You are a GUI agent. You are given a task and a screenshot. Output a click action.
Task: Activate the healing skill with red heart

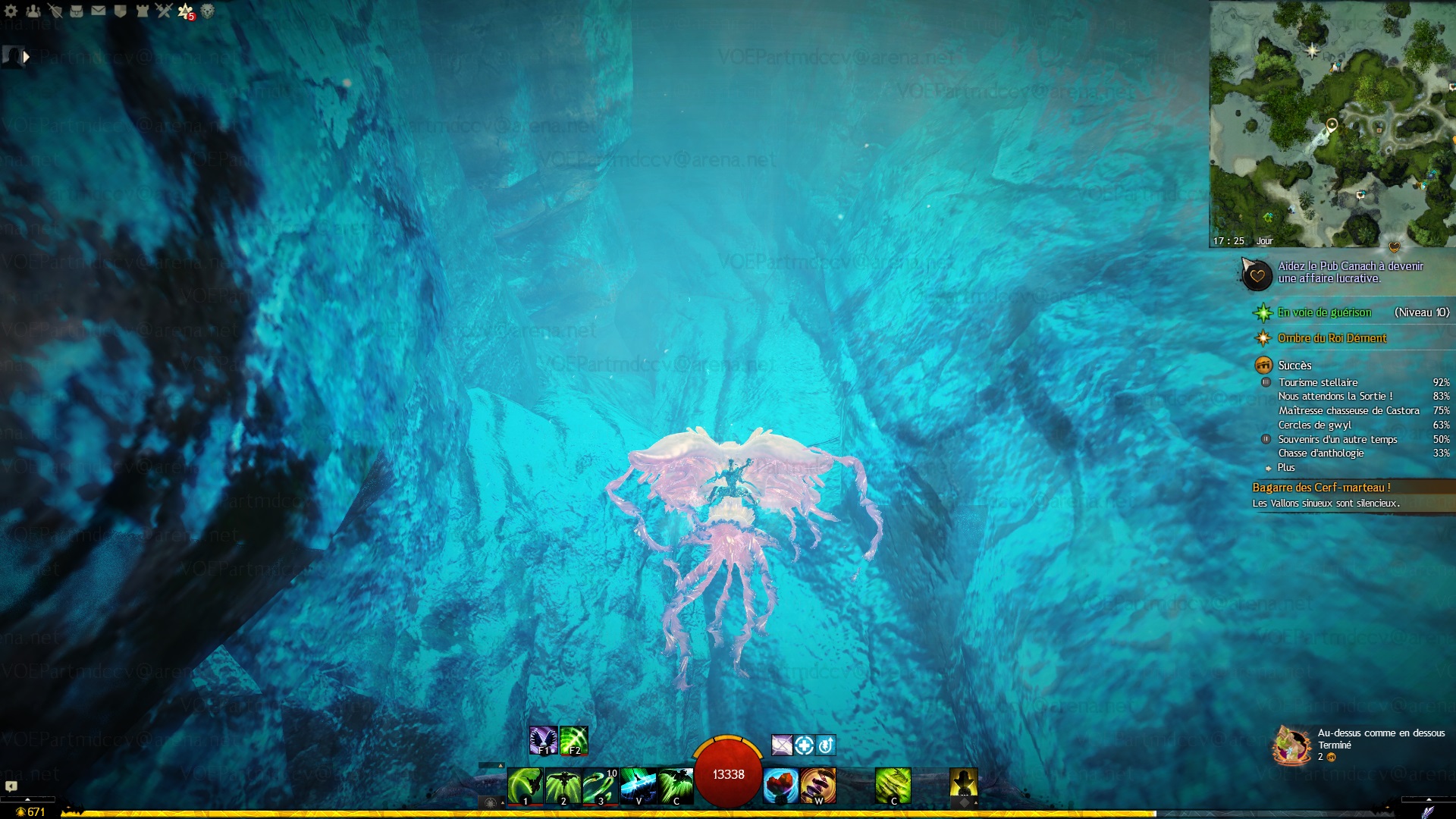[x=780, y=785]
